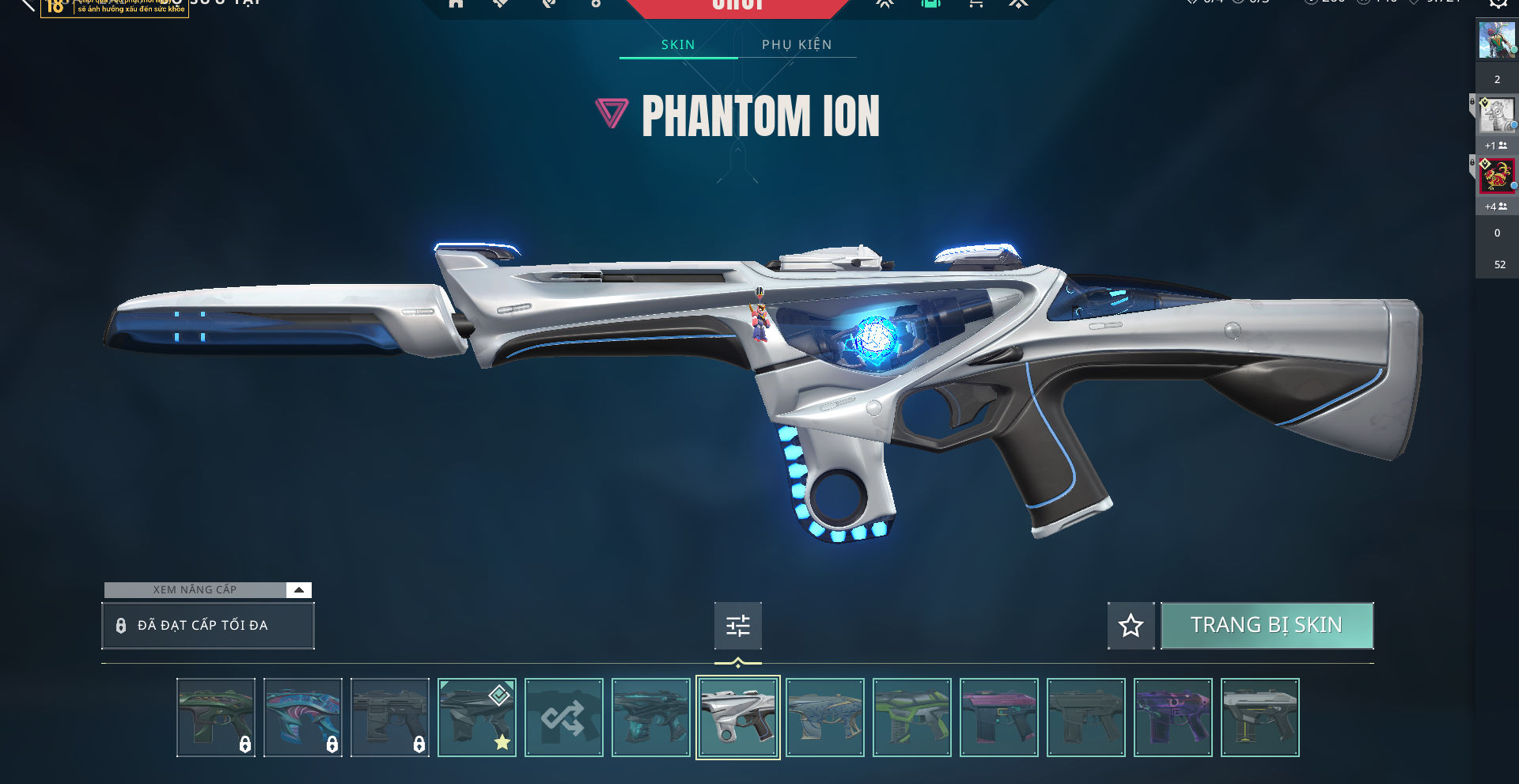Image resolution: width=1519 pixels, height=784 pixels.
Task: Open the red dragon friend avatar
Action: click(1496, 176)
